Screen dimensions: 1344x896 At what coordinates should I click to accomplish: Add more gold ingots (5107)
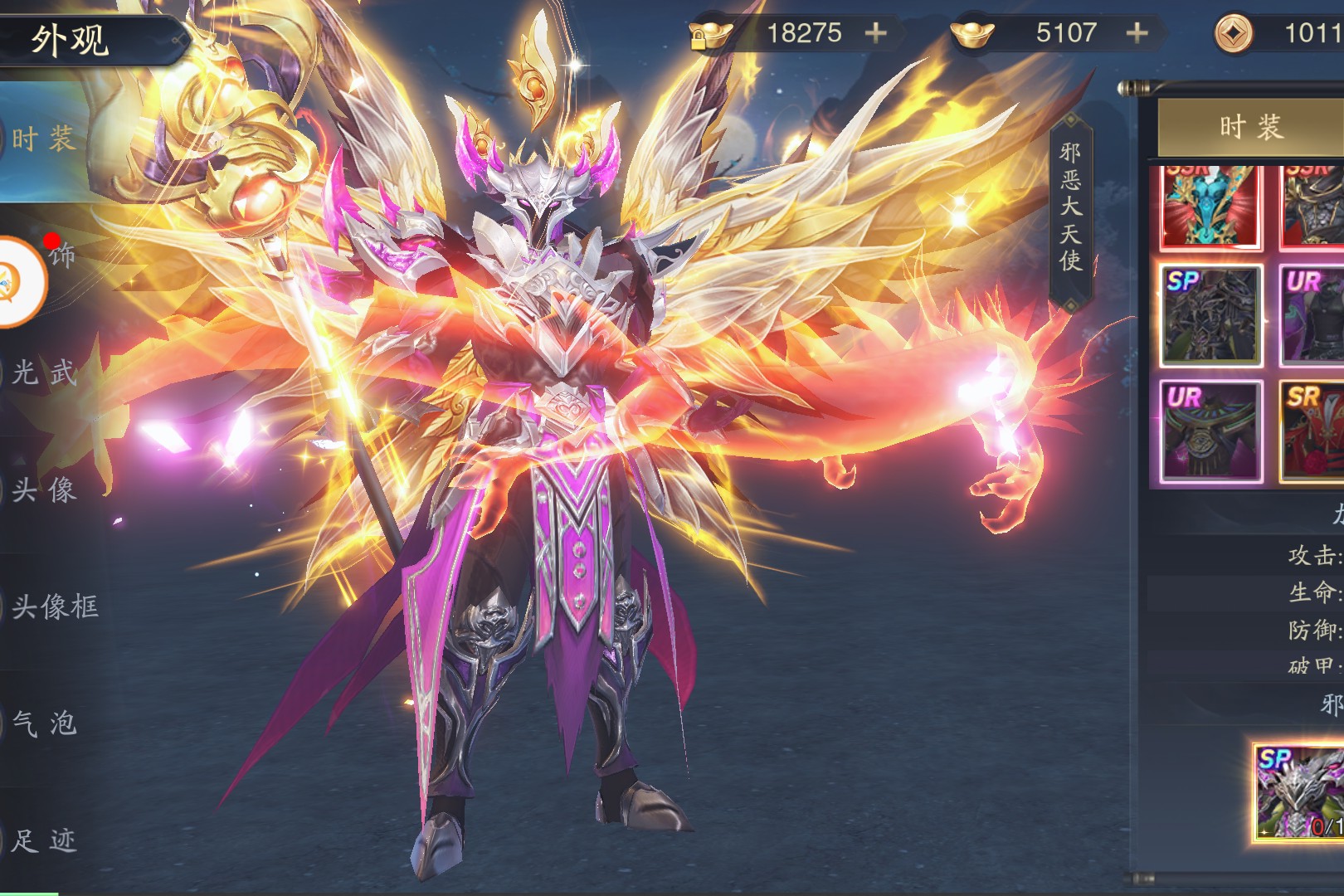[x=1137, y=33]
